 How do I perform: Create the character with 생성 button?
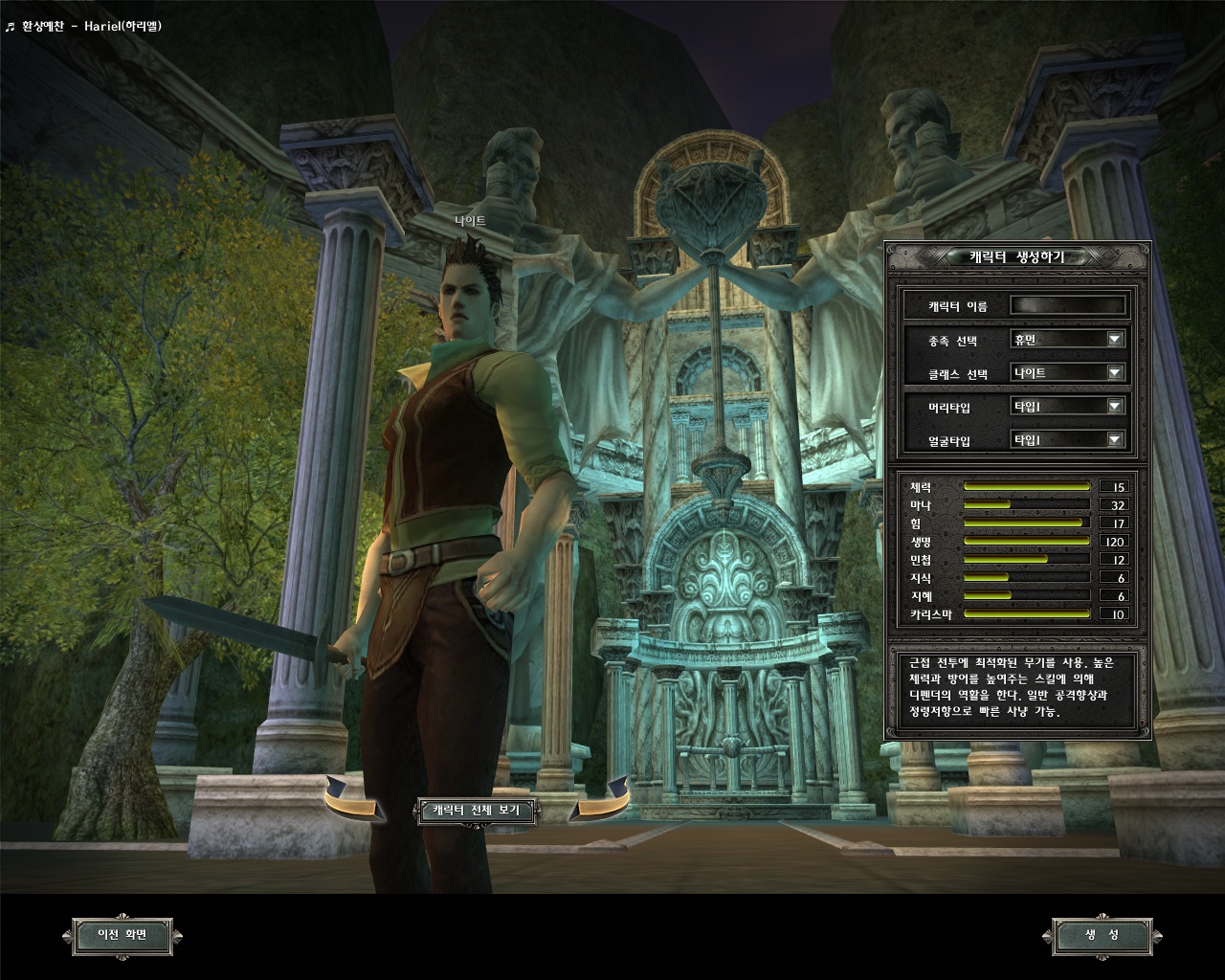(x=1102, y=935)
